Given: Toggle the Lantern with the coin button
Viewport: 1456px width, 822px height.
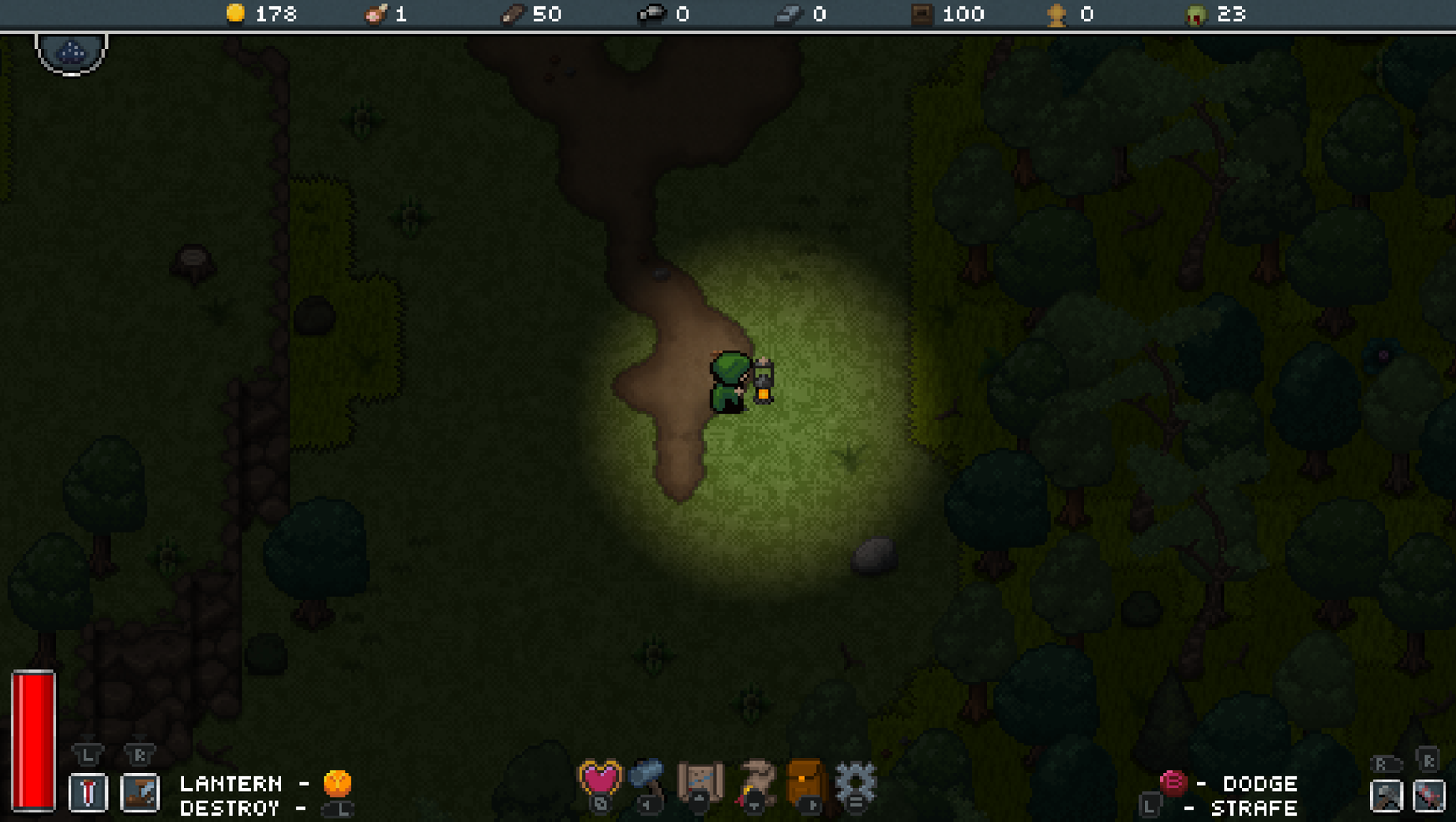Looking at the screenshot, I should click(x=339, y=782).
